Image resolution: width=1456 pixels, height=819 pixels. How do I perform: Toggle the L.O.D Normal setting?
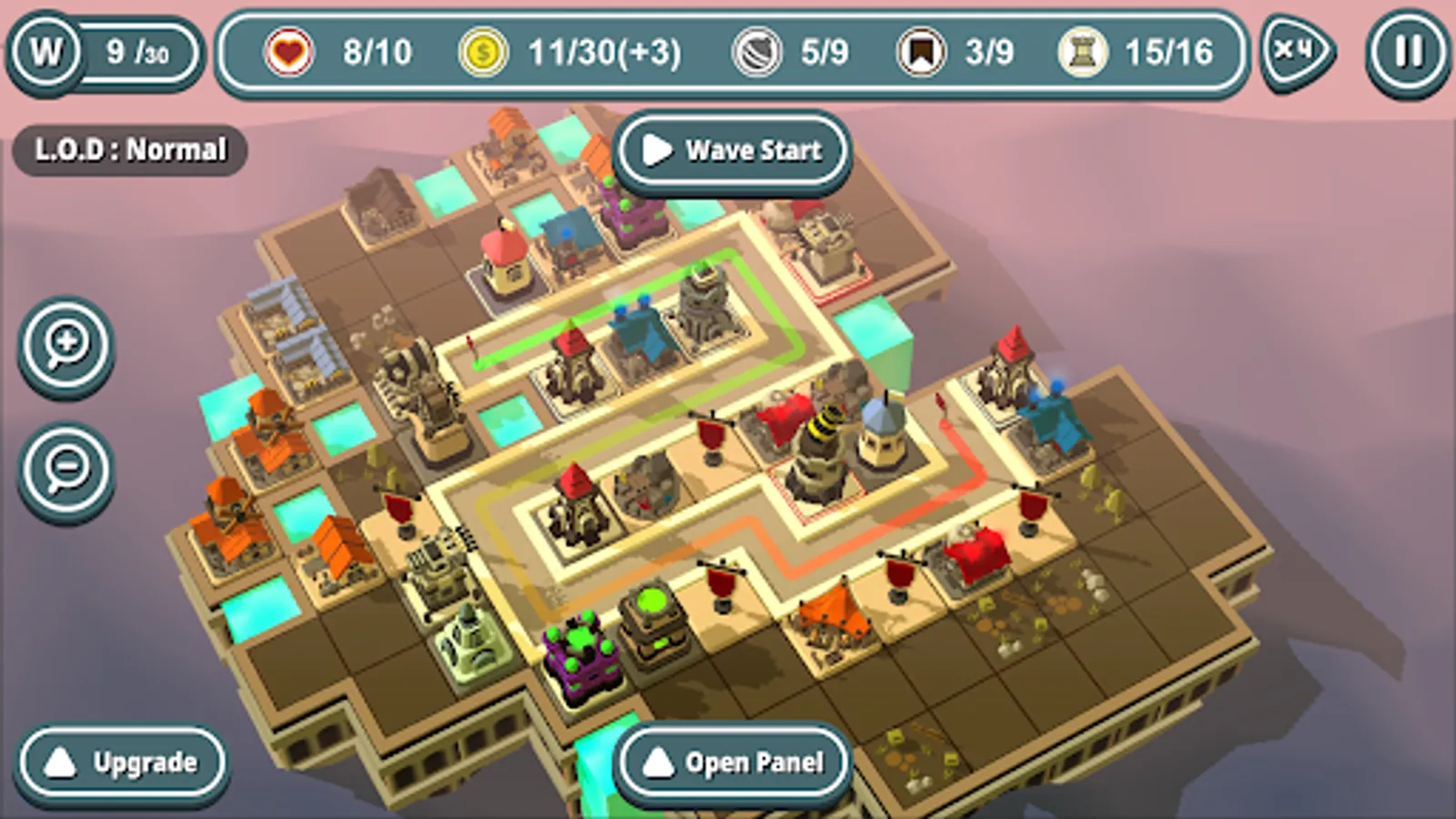[130, 148]
